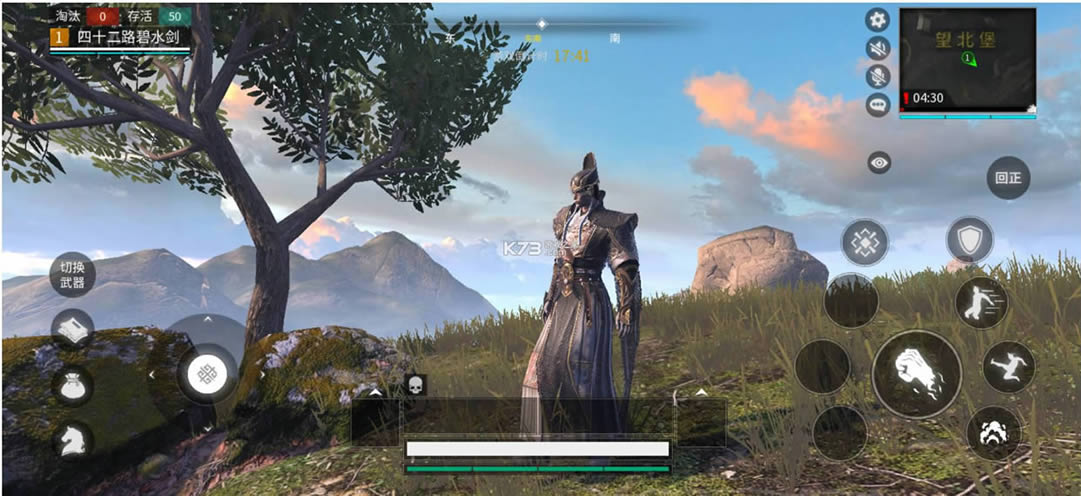Toggle the speaker mute icon
The image size is (1081, 496).
click(878, 48)
